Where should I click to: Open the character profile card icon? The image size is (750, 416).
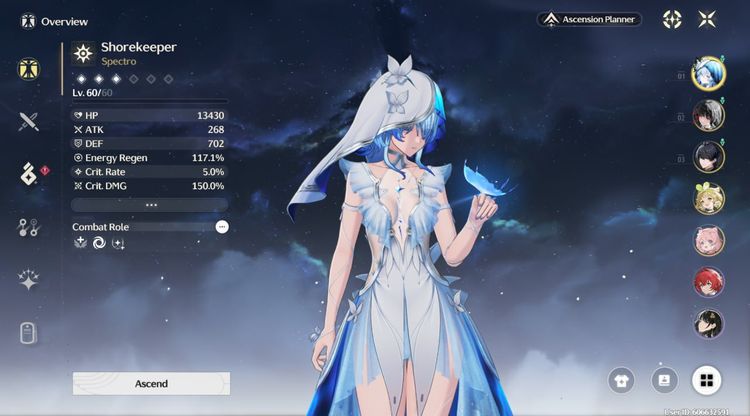tap(663, 380)
